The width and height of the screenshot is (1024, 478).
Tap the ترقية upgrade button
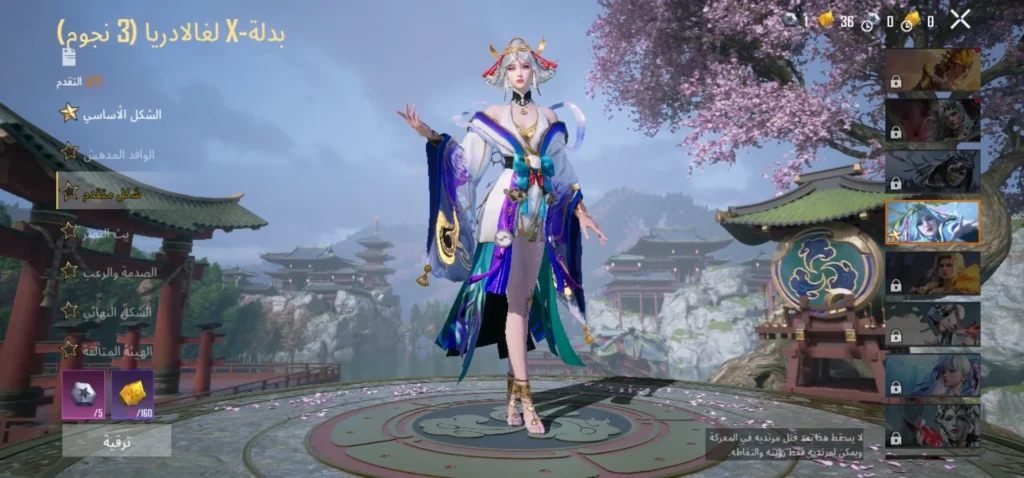click(x=116, y=440)
